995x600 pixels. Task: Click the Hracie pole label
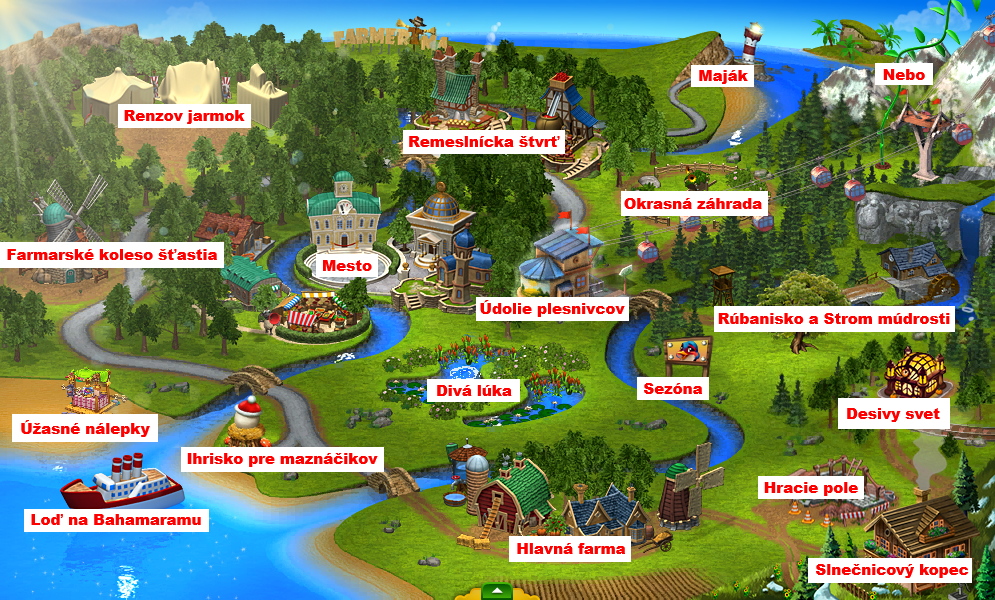[x=810, y=489]
